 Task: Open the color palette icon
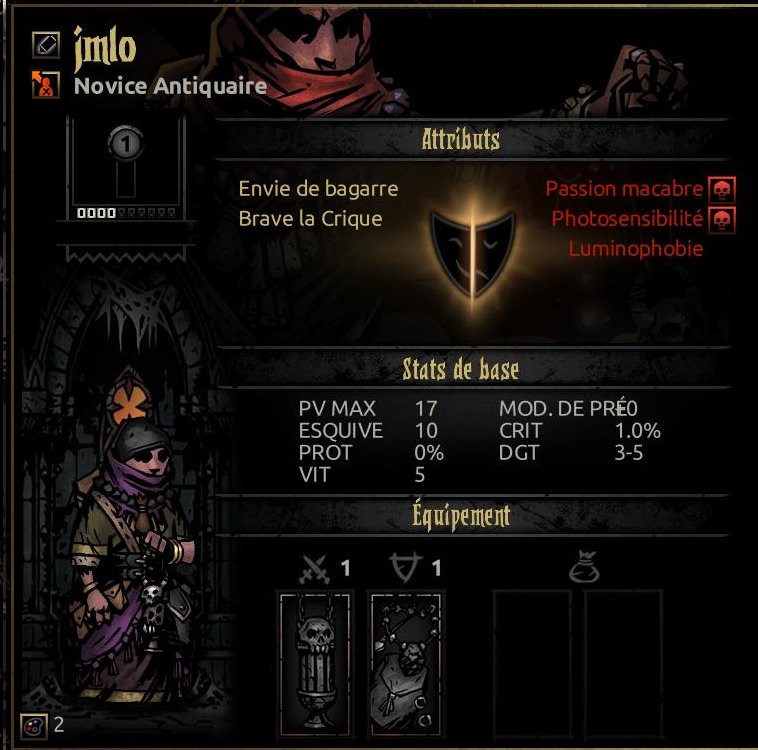tap(32, 725)
